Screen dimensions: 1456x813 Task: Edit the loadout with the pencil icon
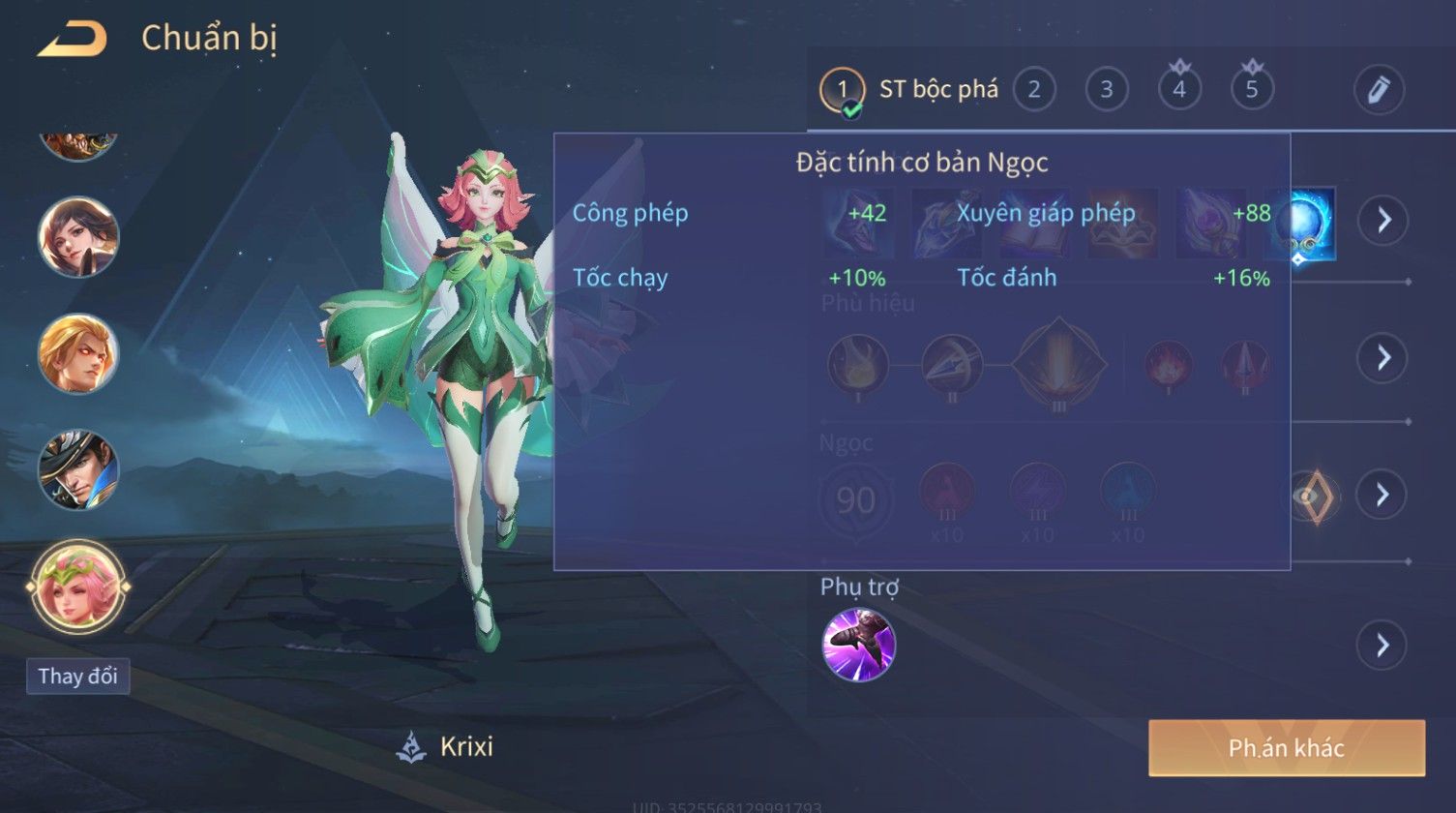click(x=1379, y=90)
